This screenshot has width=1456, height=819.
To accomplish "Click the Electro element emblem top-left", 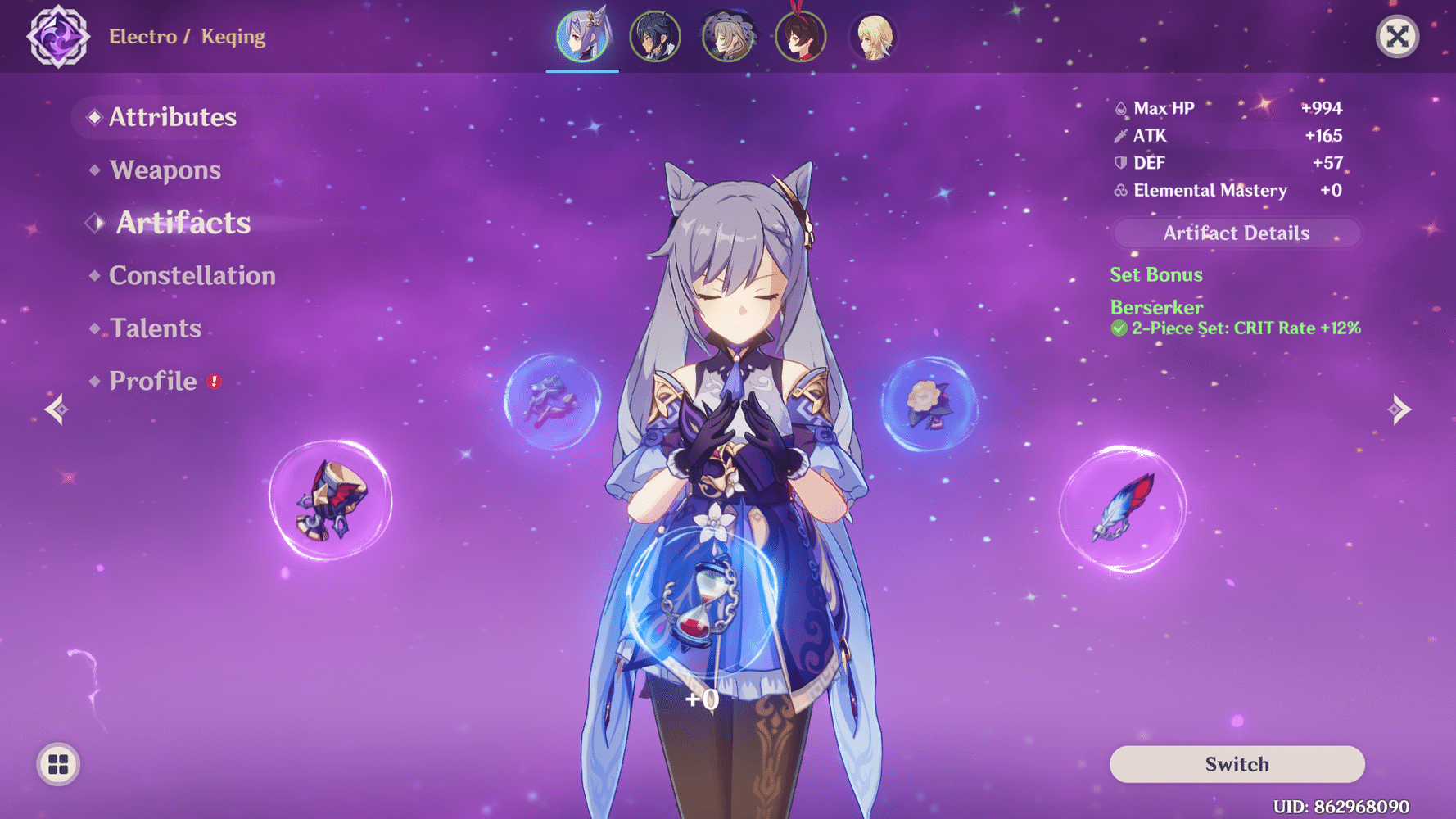I will tap(59, 36).
